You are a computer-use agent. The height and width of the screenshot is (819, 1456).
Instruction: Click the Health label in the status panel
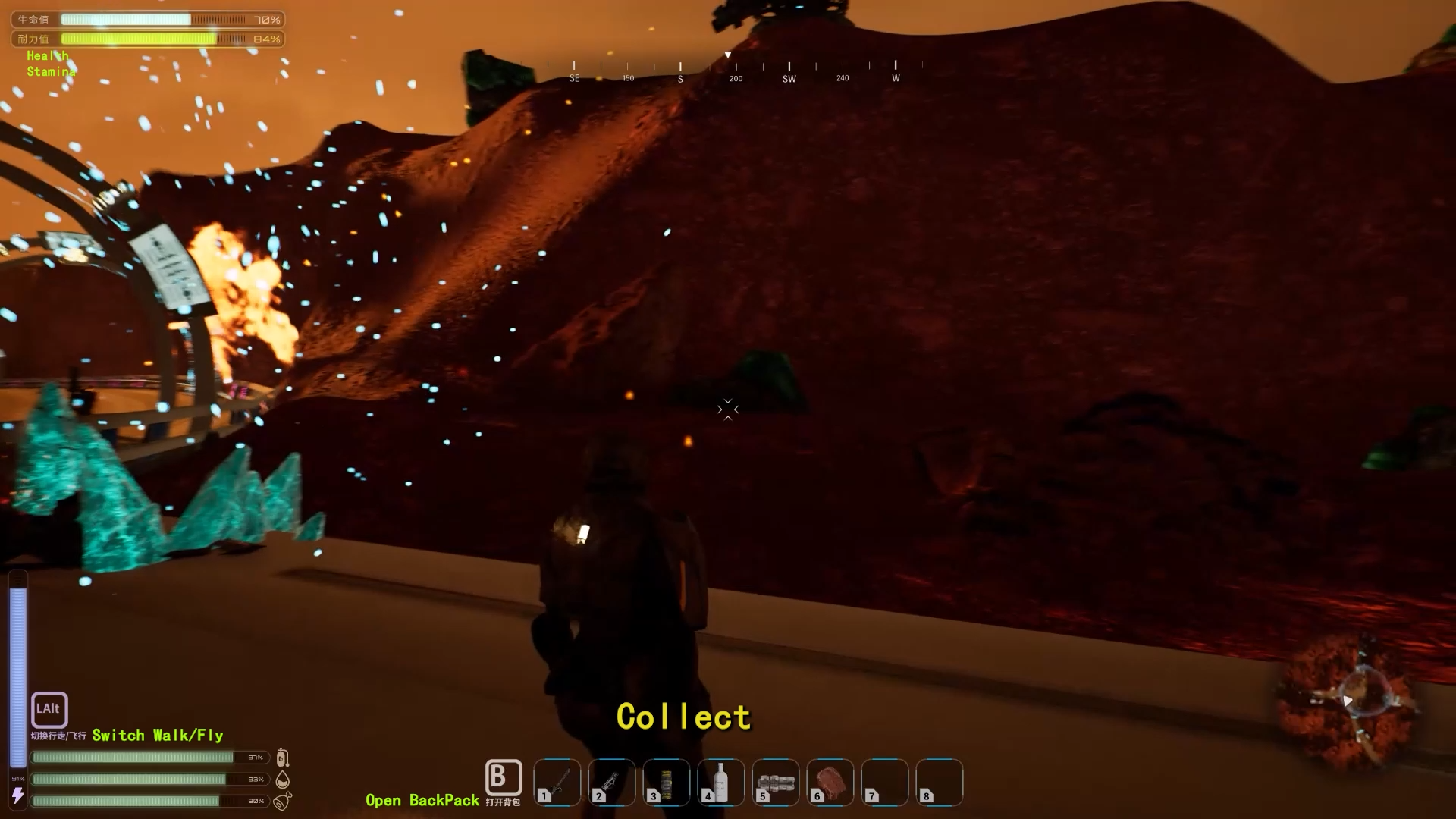47,55
